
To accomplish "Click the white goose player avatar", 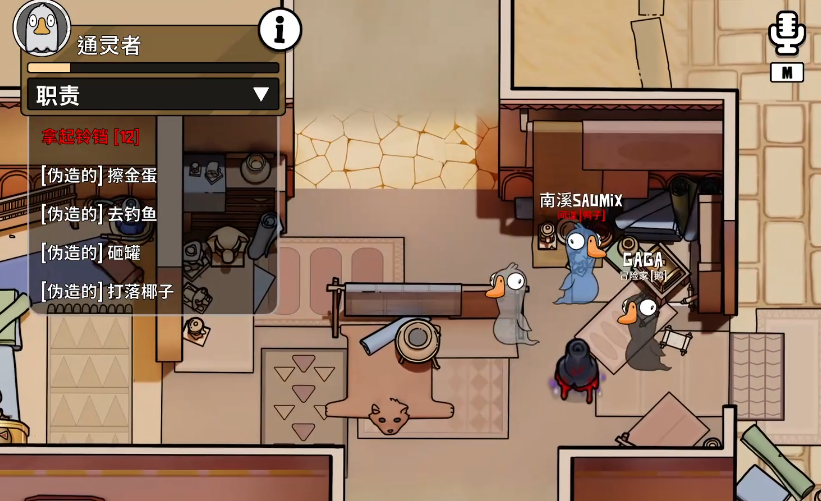I will [41, 28].
